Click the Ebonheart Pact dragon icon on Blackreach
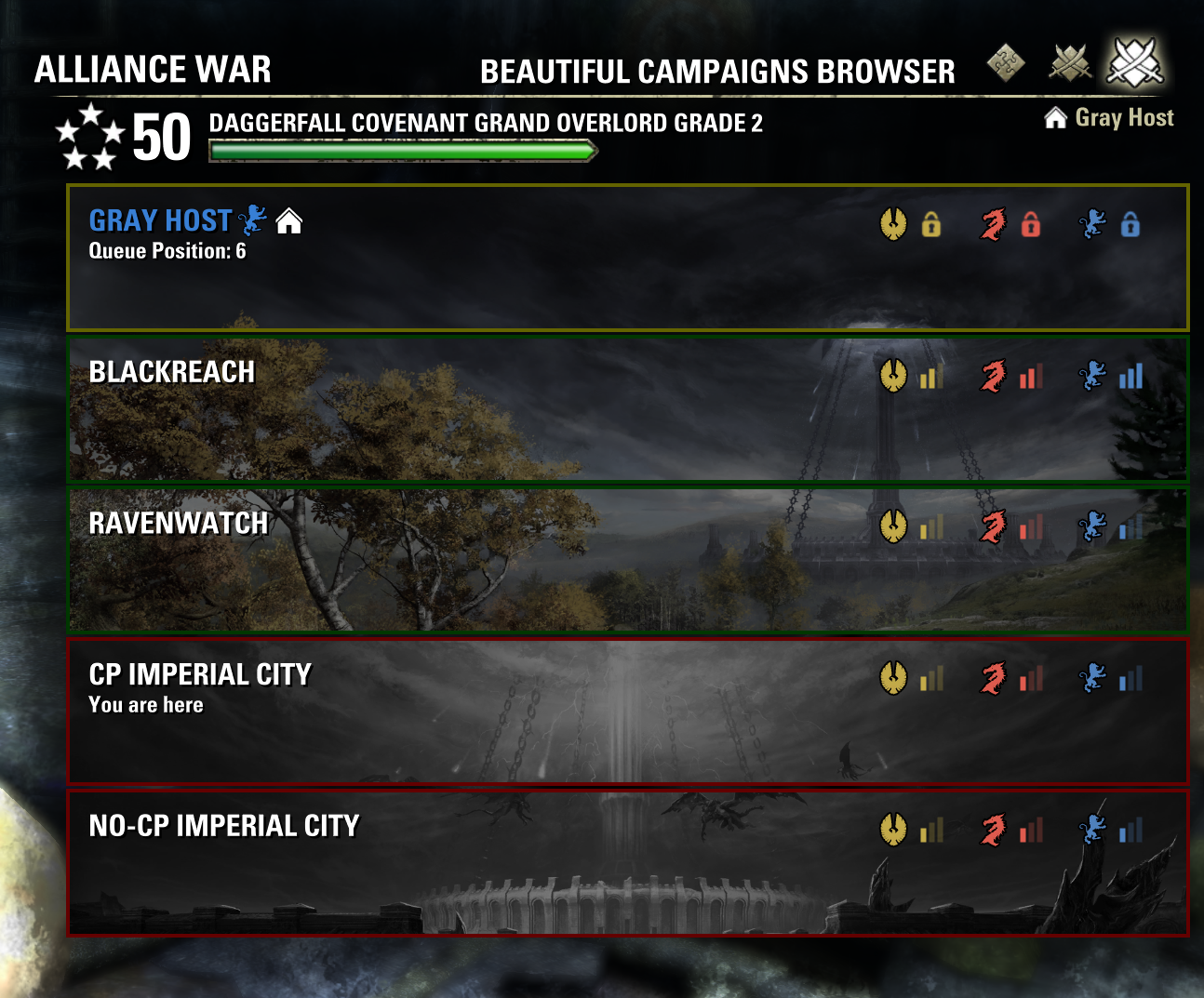The width and height of the screenshot is (1204, 998). coord(994,377)
